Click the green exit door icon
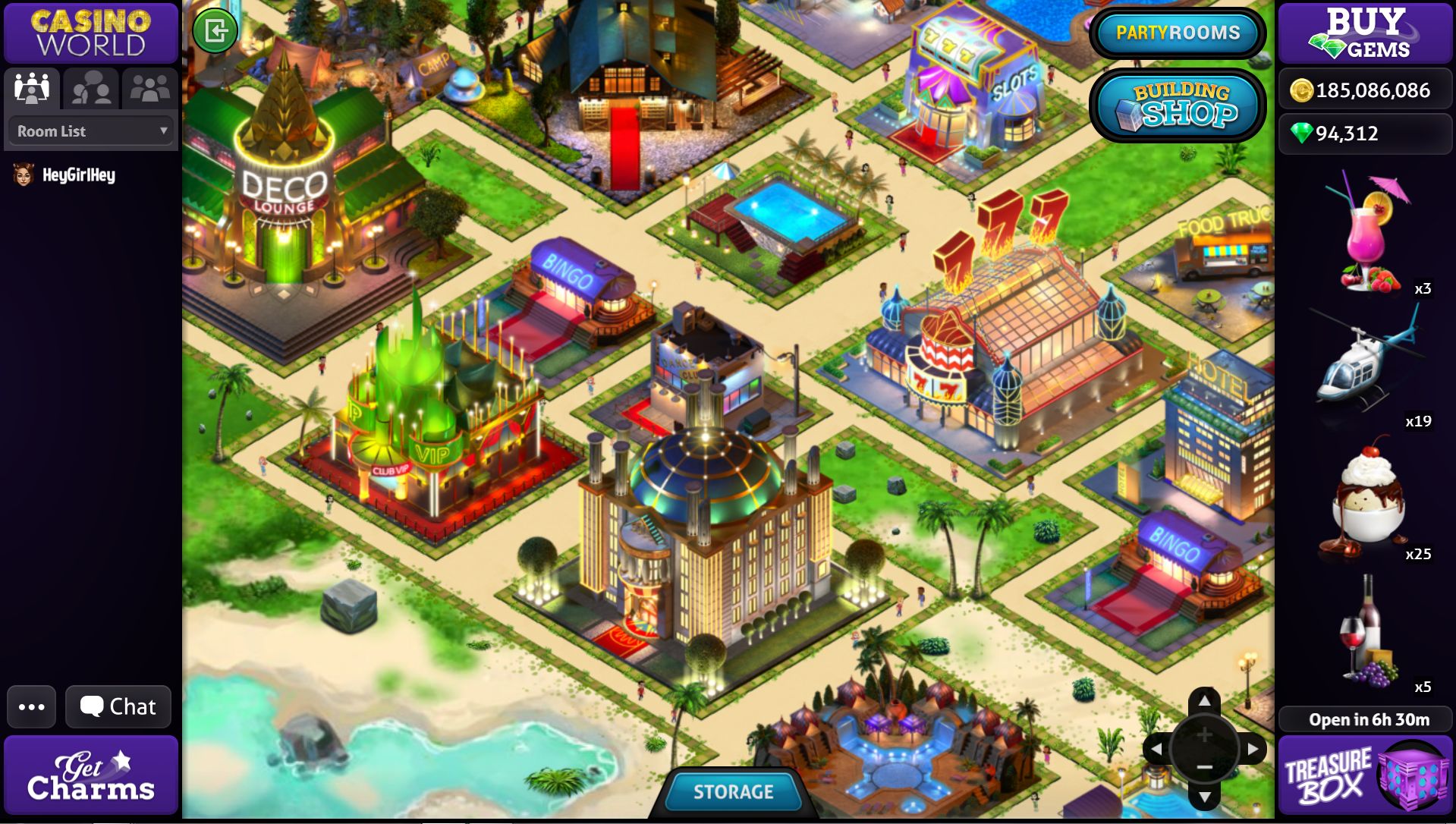 point(215,31)
